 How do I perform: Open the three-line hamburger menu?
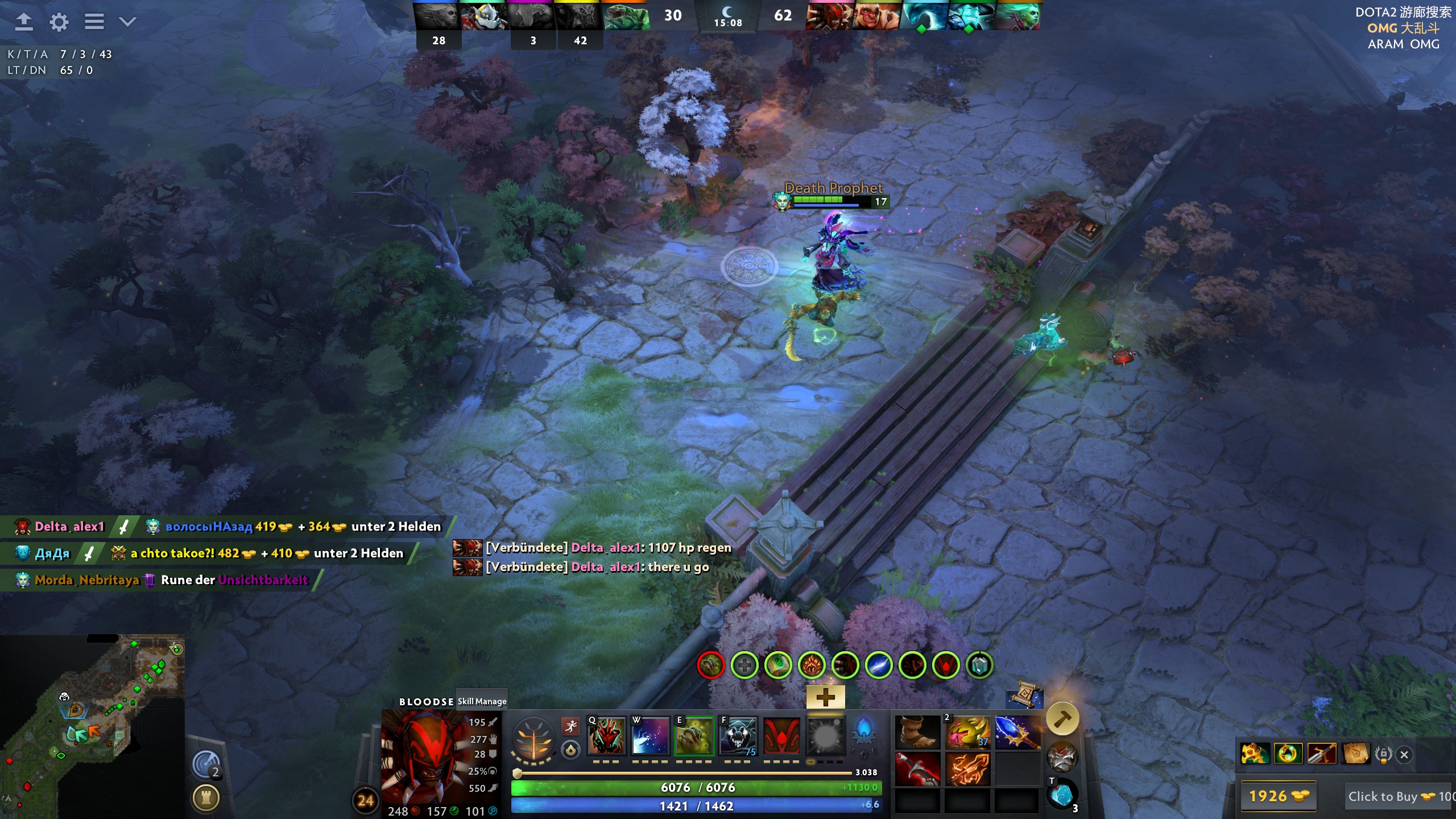pos(94,22)
